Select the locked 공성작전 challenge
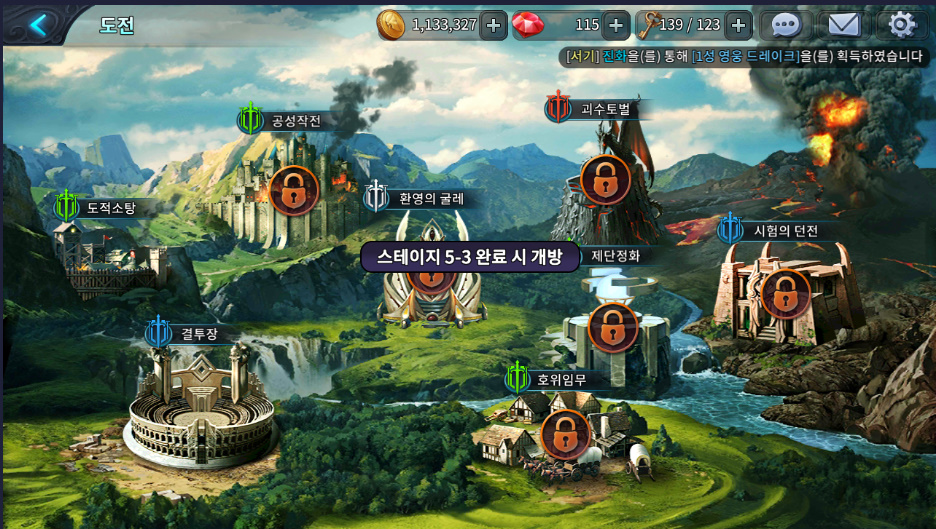 pos(293,190)
